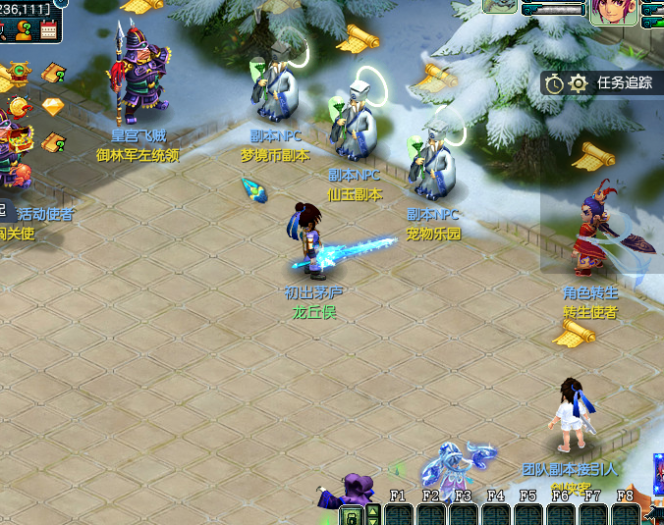Open the calendar icon by the minimap

[x=48, y=30]
